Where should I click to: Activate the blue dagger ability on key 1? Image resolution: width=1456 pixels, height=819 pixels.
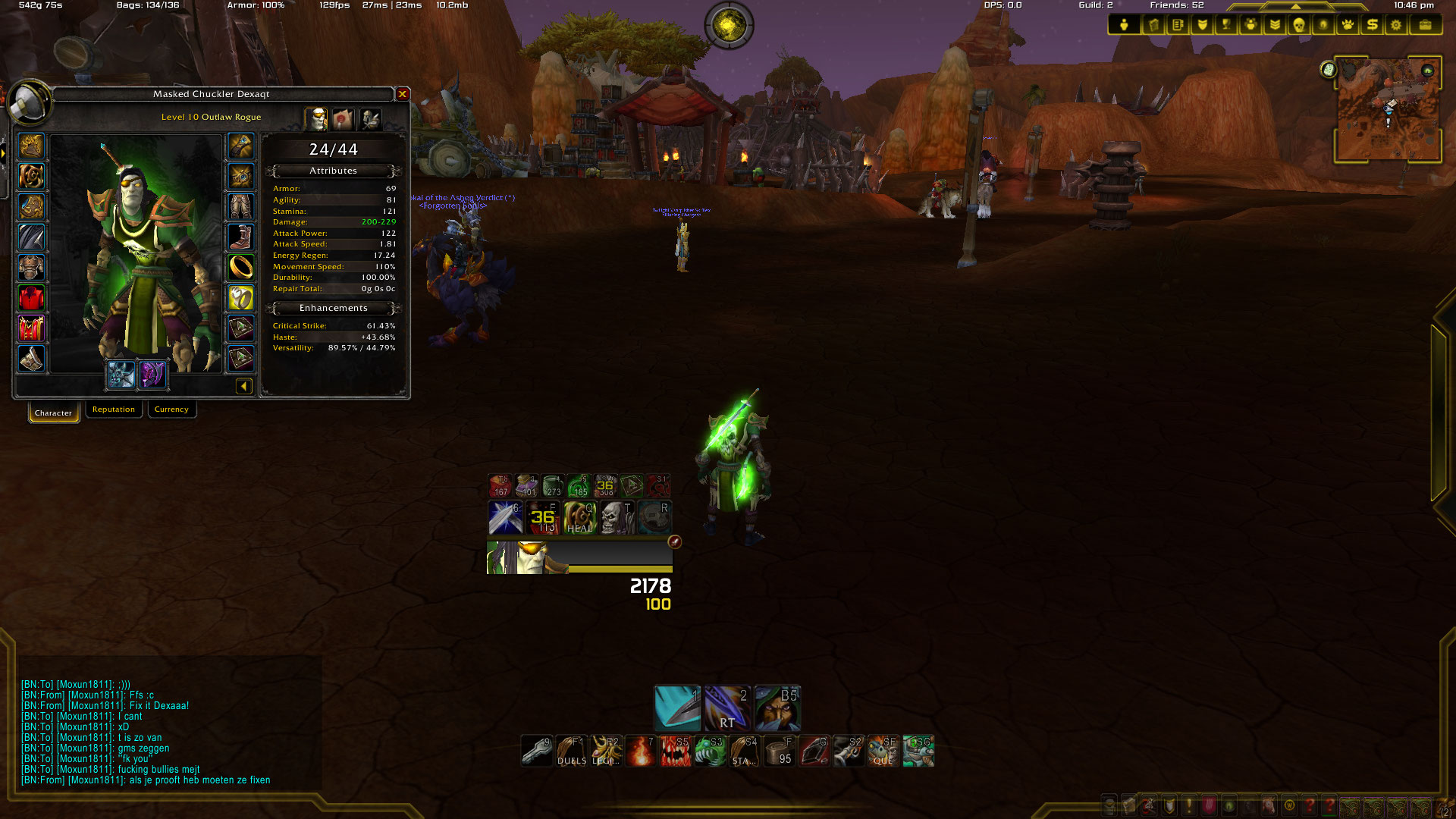point(677,708)
